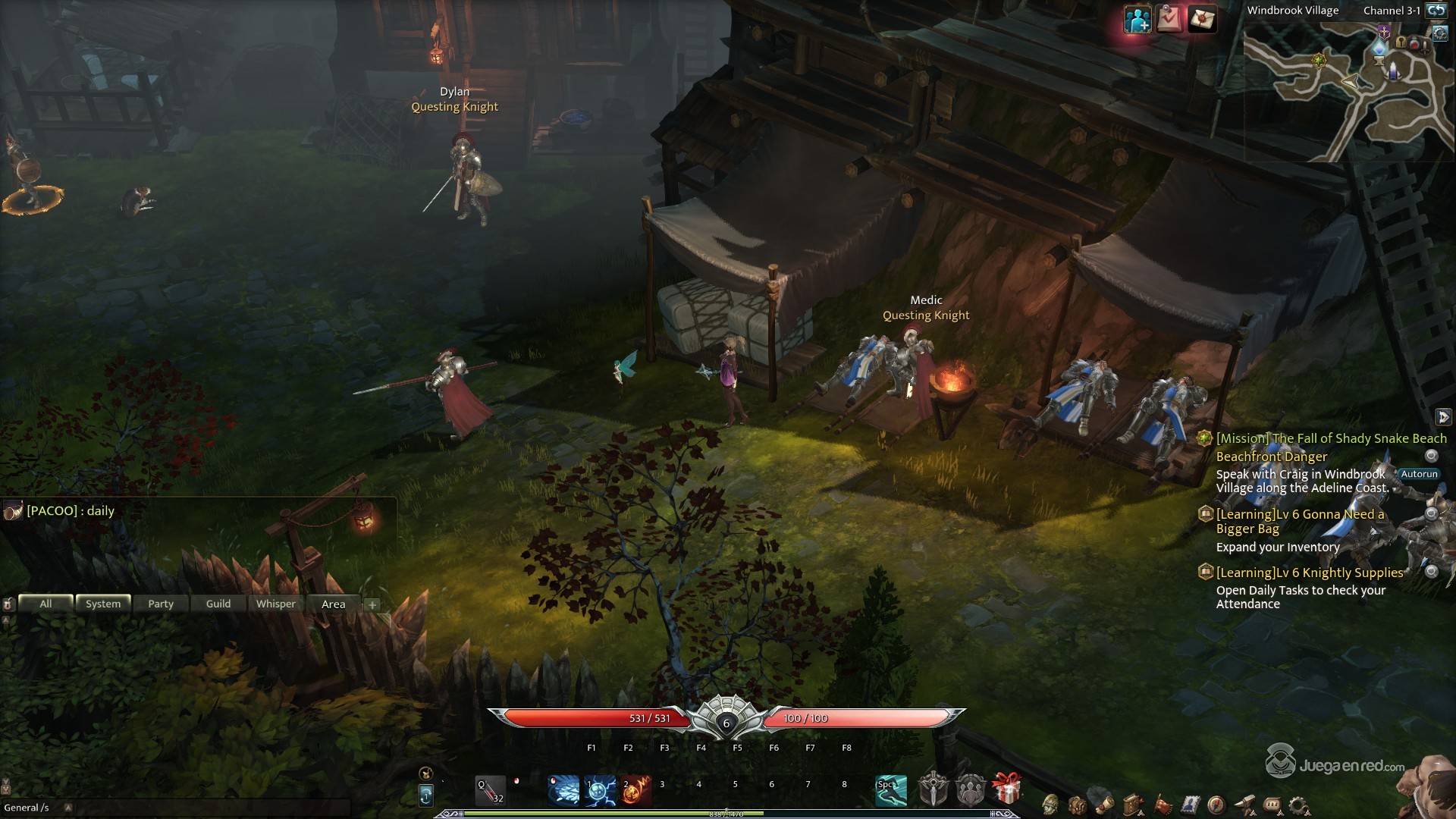Use the red potion in Q slot

pos(490,790)
